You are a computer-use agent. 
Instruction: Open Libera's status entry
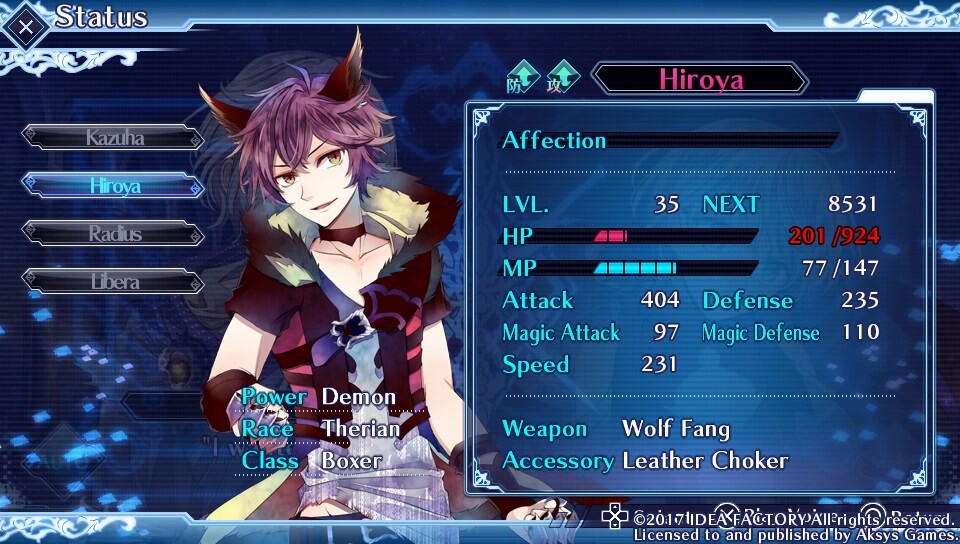pos(114,282)
